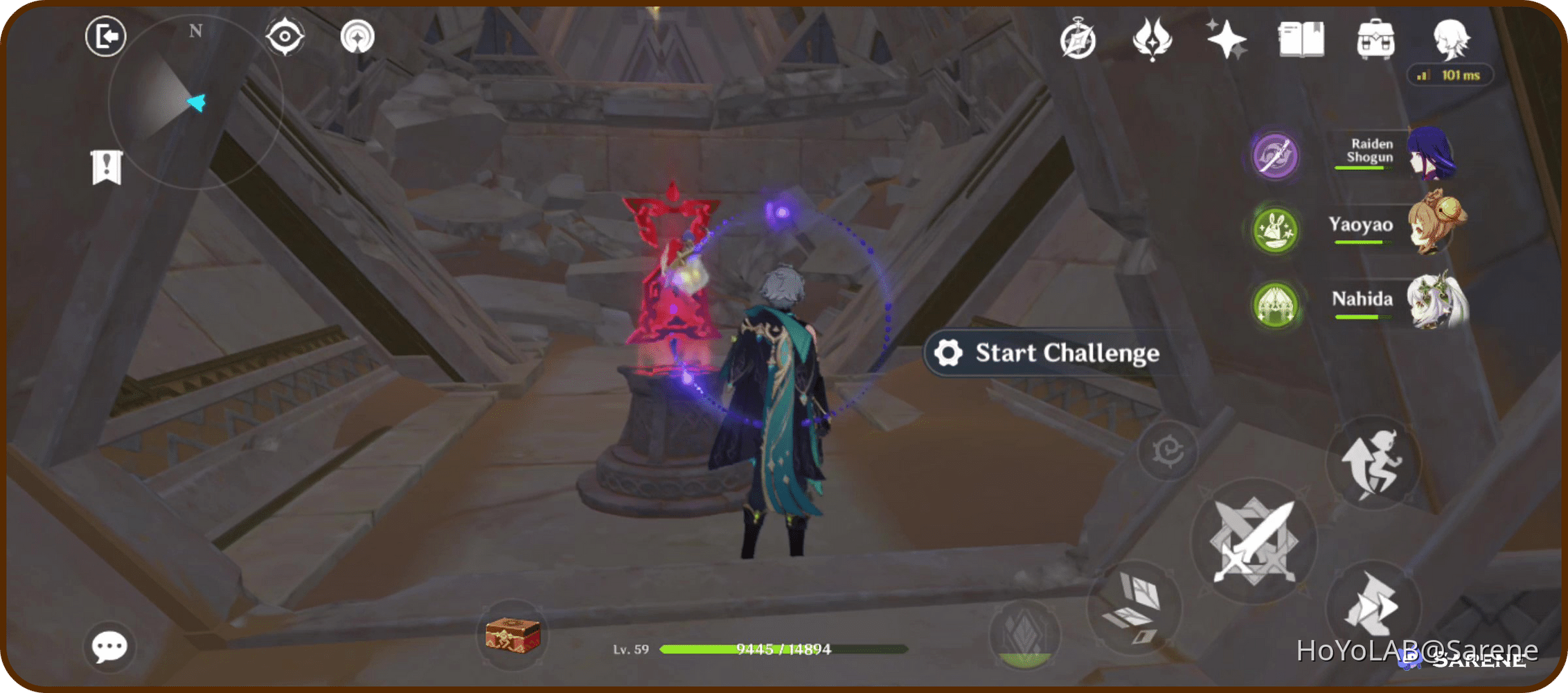Open the Lumenstone Adjuvant gadget icon

pyautogui.click(x=357, y=37)
